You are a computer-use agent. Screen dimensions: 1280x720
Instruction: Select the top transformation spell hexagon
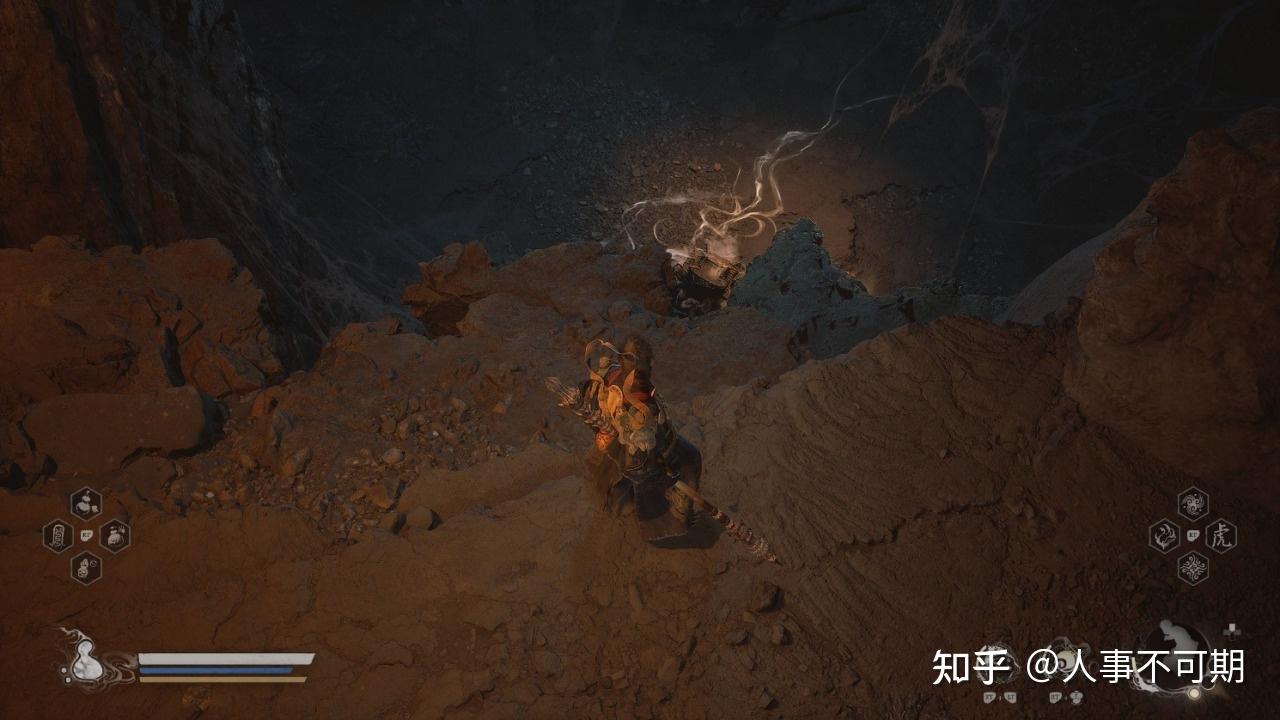(x=1191, y=504)
